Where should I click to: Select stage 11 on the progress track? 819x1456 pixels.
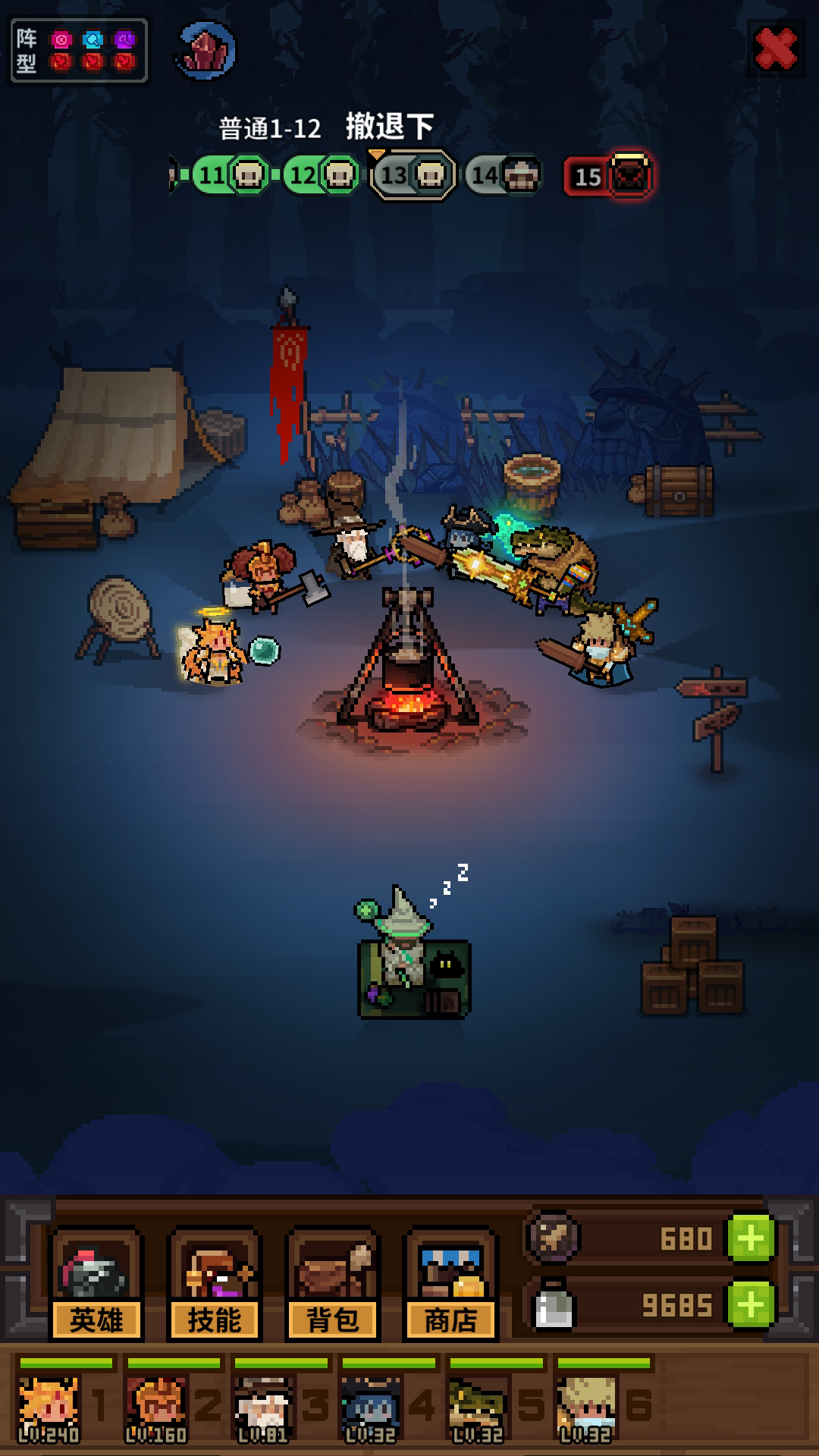pos(230,175)
